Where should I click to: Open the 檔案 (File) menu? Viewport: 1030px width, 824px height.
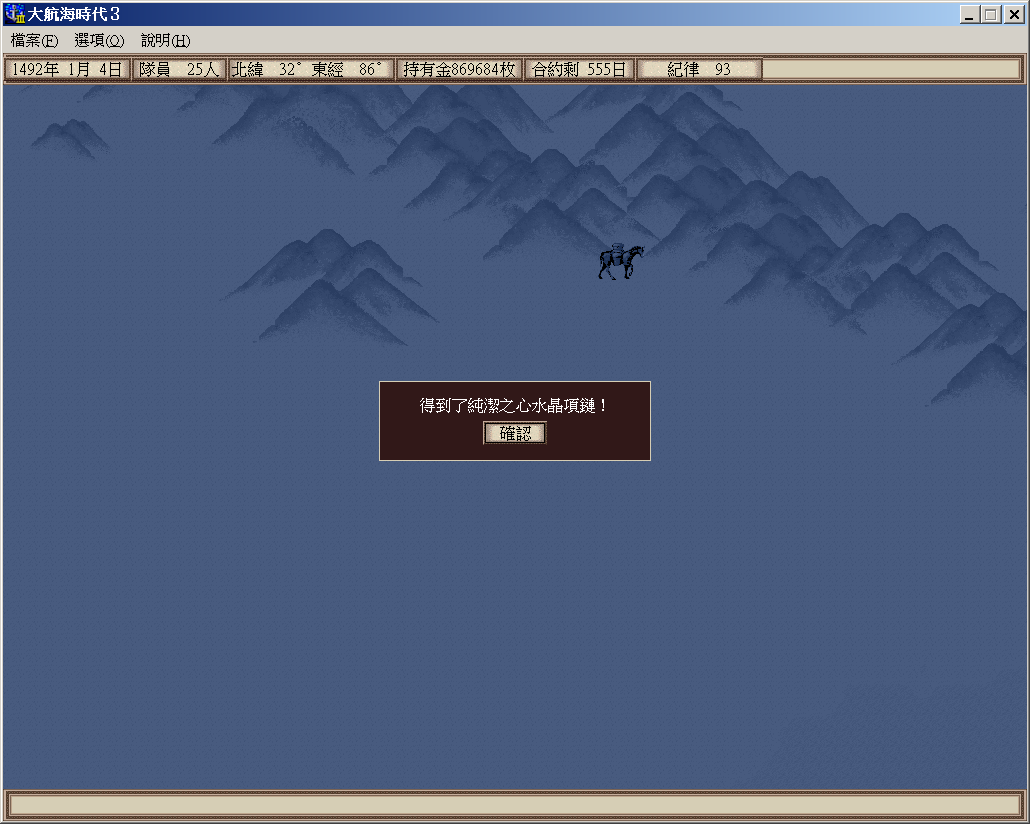point(34,41)
